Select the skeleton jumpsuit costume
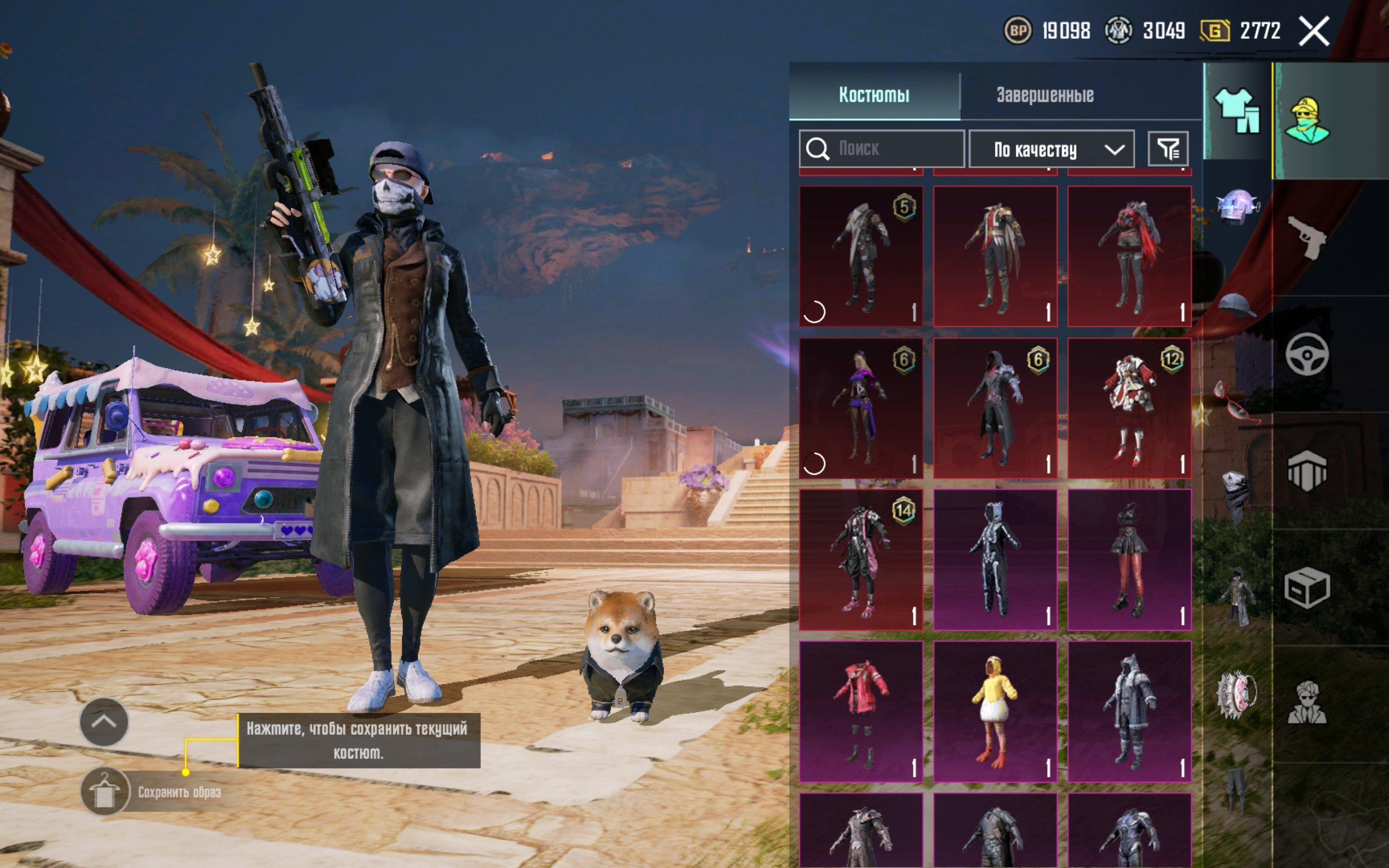1389x868 pixels. click(994, 560)
